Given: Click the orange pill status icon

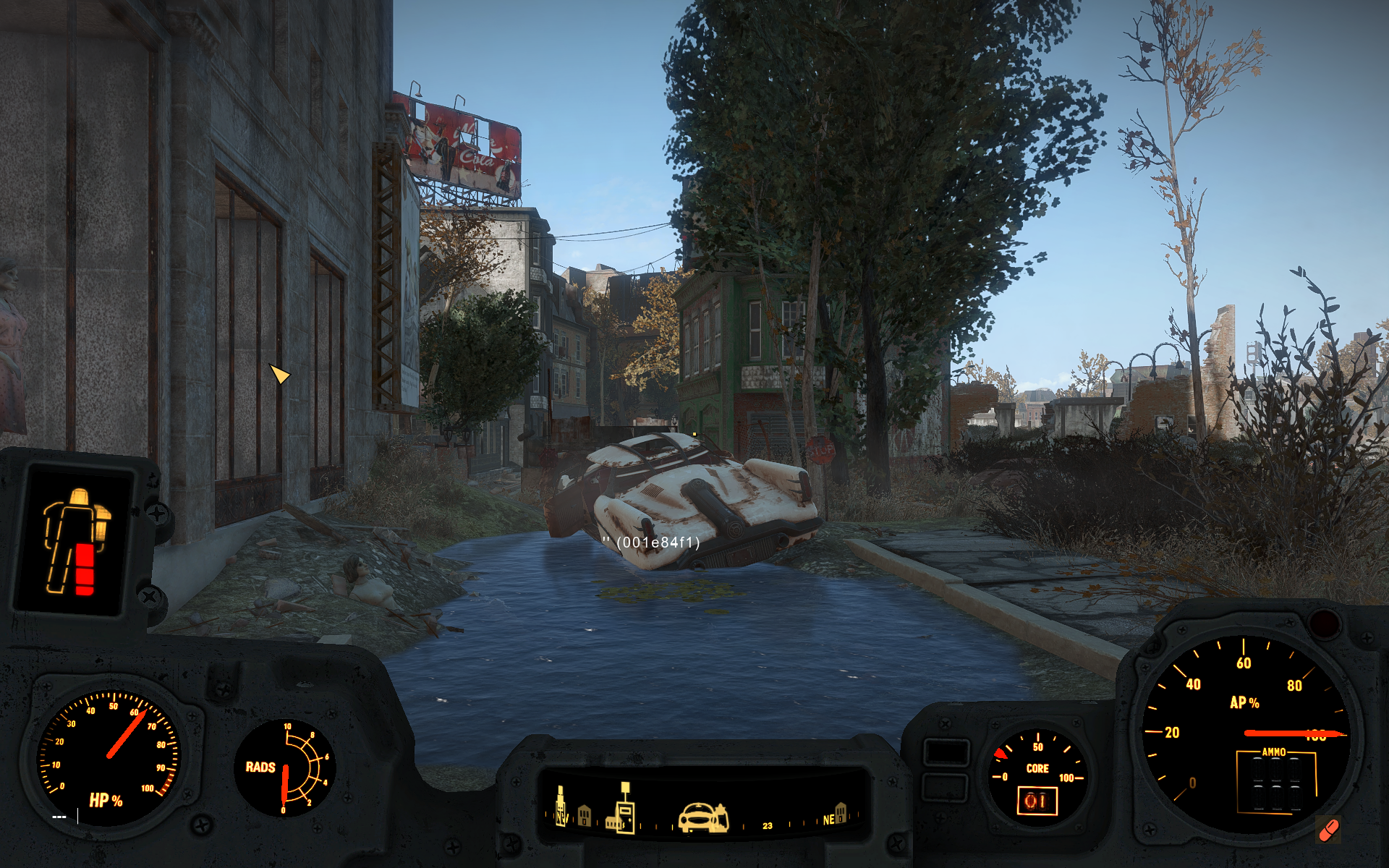Looking at the screenshot, I should click(1328, 830).
